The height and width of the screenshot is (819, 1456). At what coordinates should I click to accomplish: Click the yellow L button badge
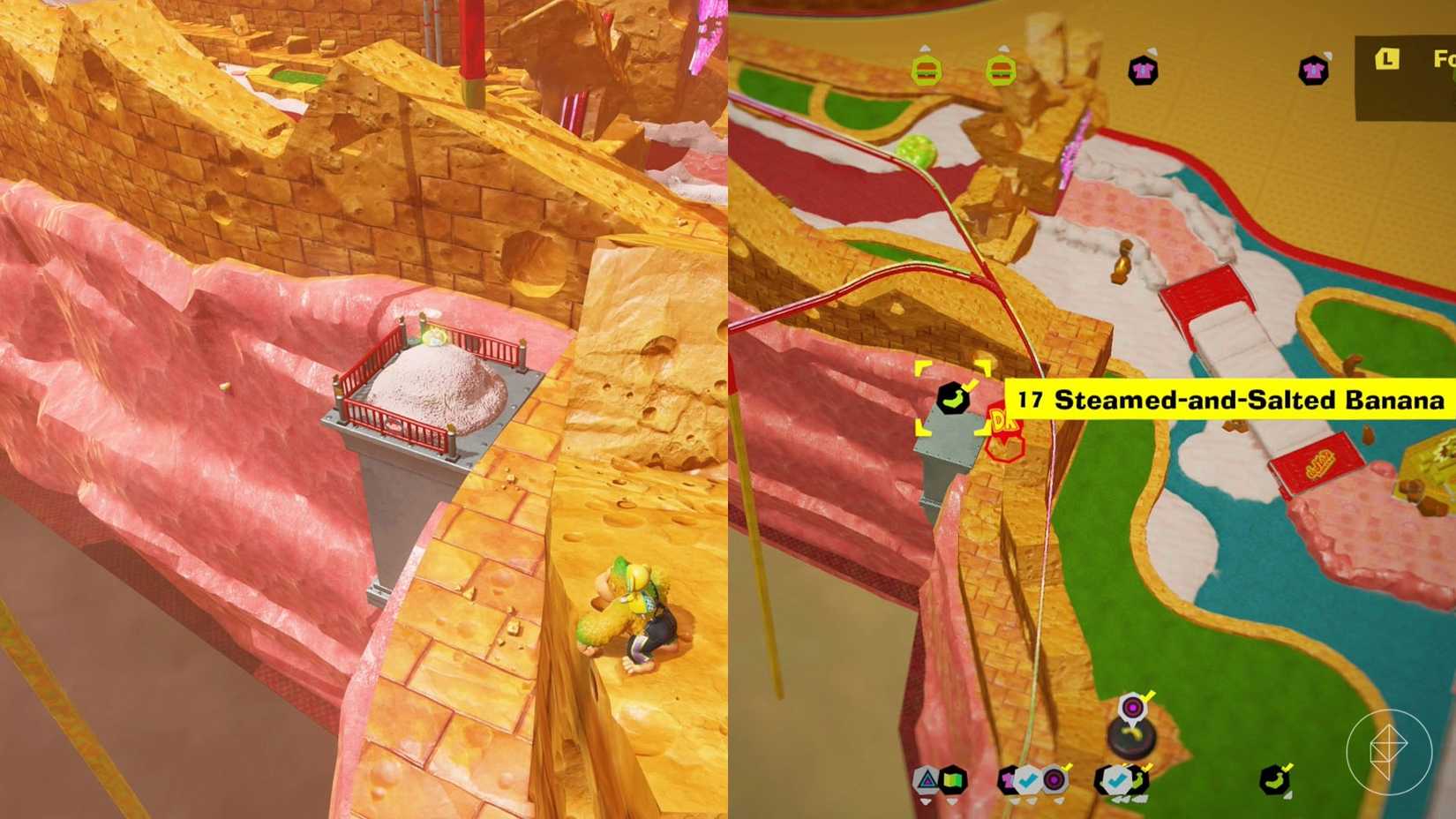coord(1386,59)
